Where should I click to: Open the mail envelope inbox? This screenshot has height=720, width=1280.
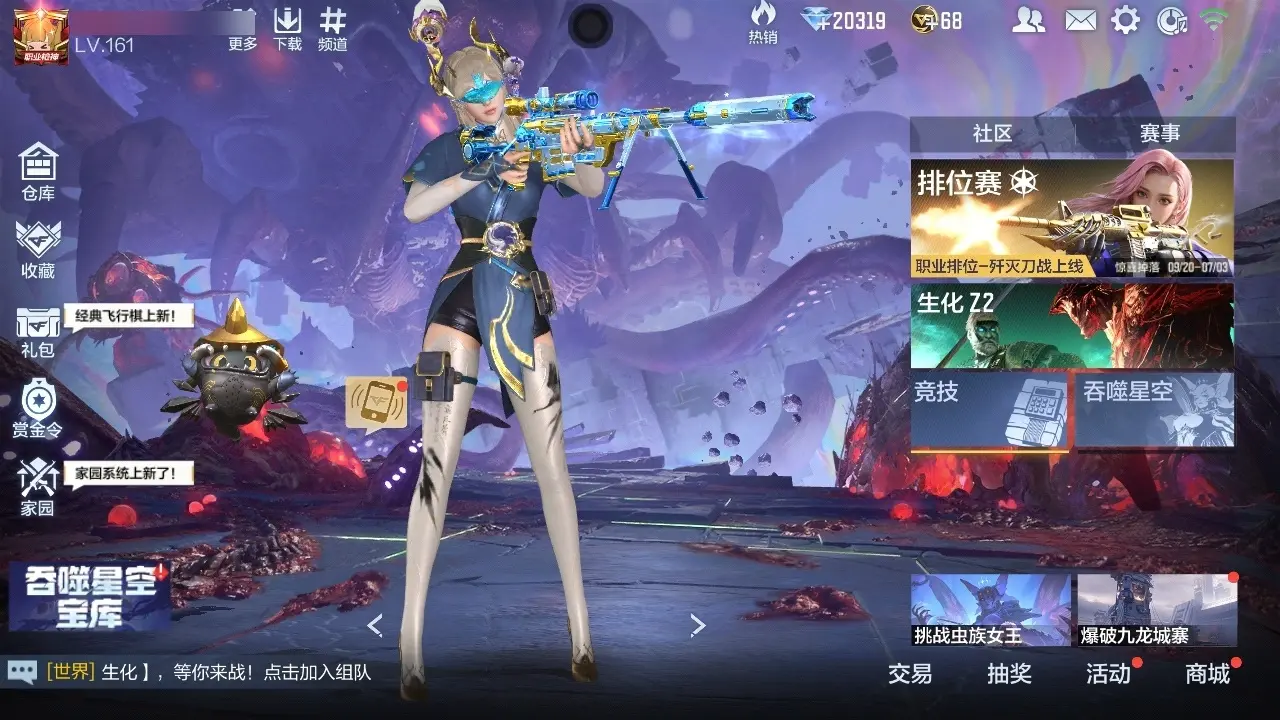(1080, 20)
